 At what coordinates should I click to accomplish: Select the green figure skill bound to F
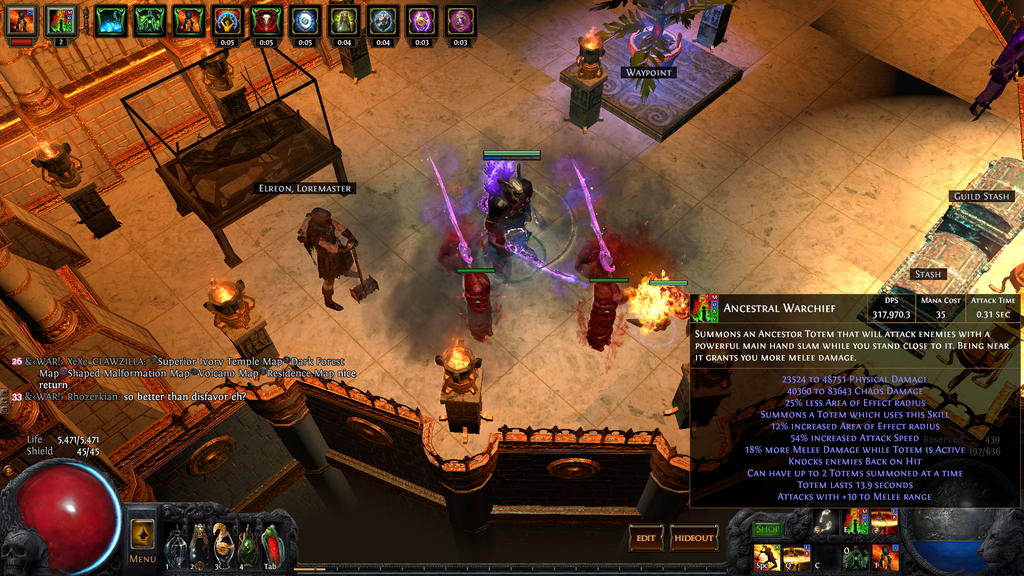pos(855,558)
